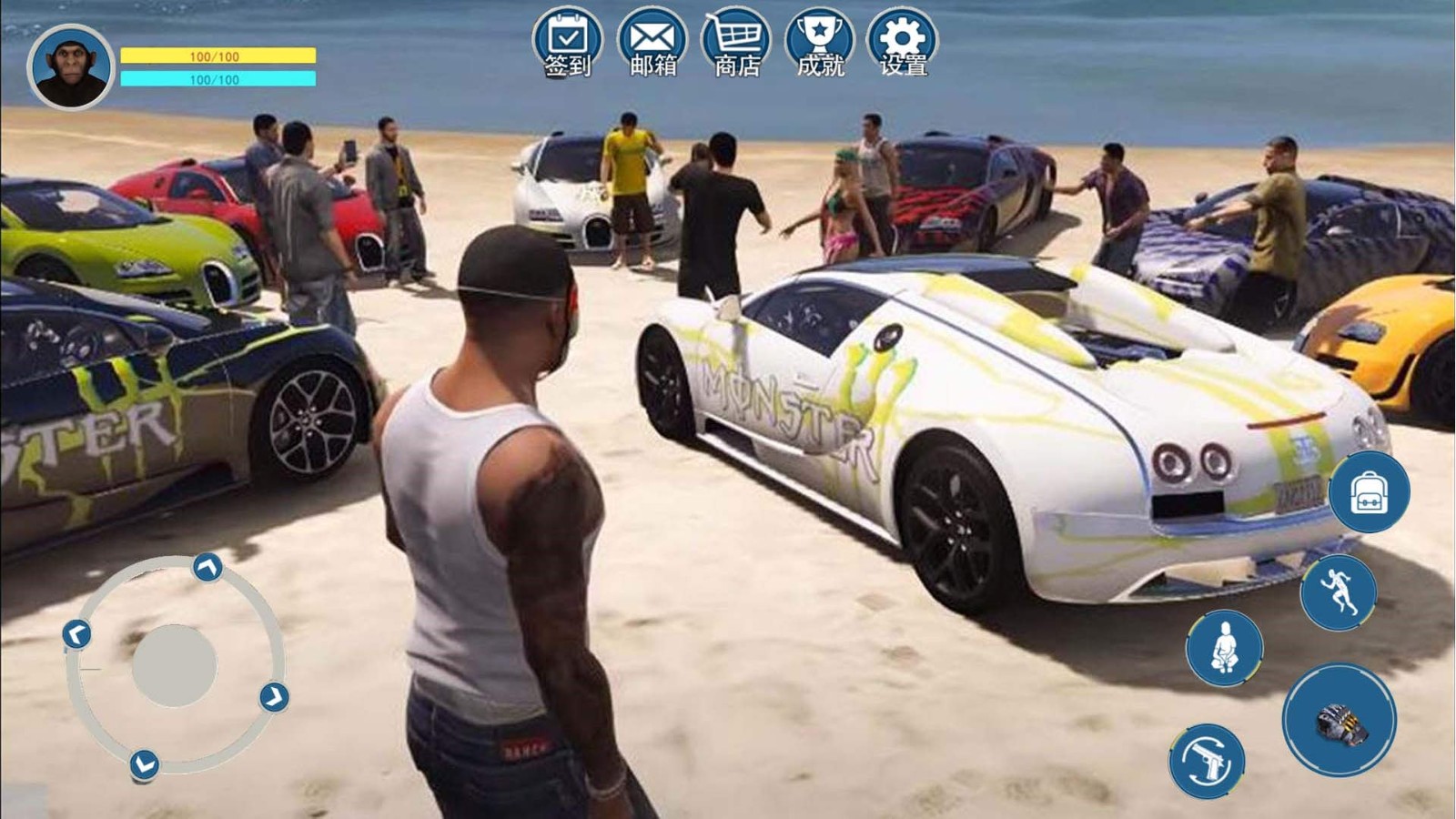Click the chimpanzee player avatar
This screenshot has width=1456, height=819.
71,67
